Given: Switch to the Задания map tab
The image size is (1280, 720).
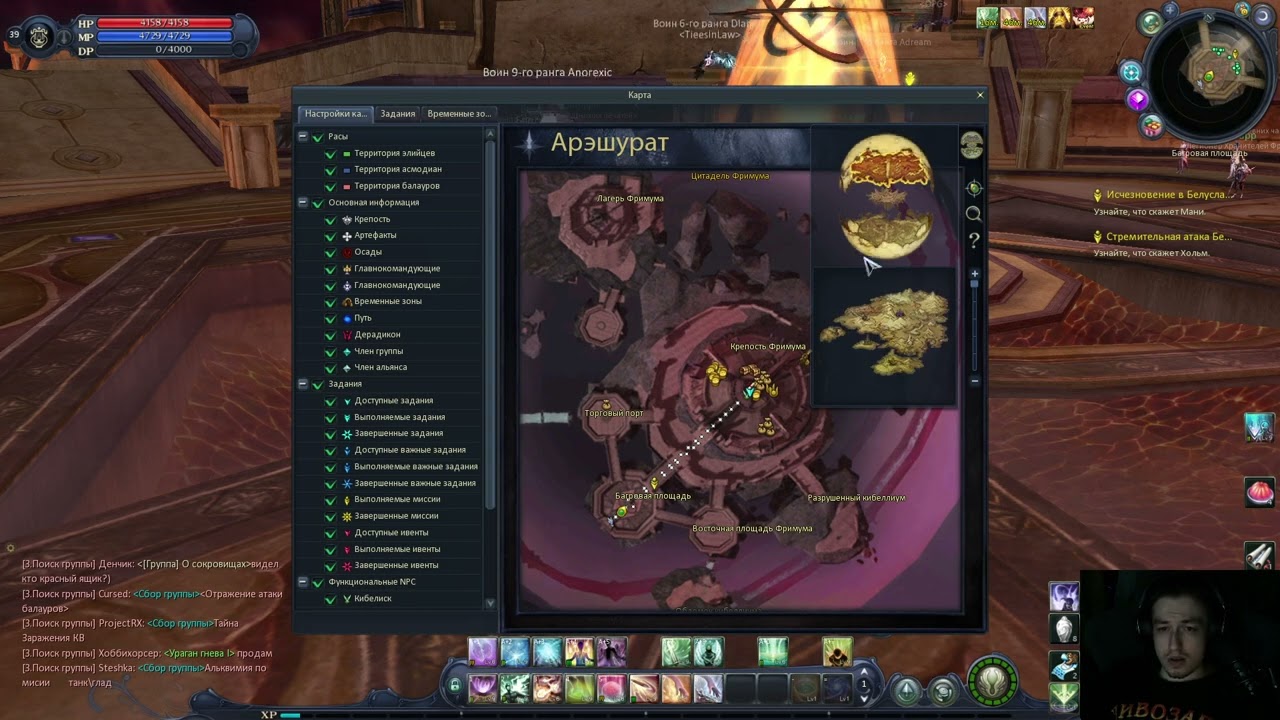Looking at the screenshot, I should [397, 114].
